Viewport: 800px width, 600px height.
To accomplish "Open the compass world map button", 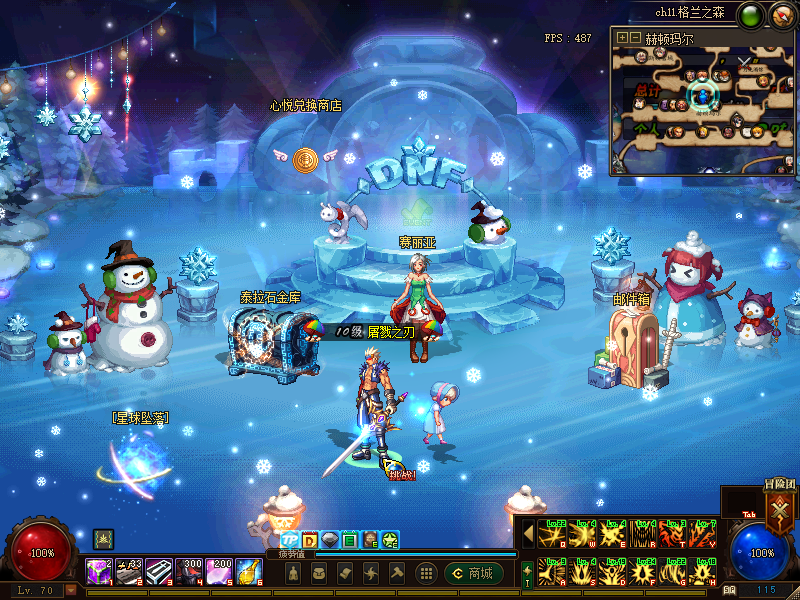I will tap(780, 15).
